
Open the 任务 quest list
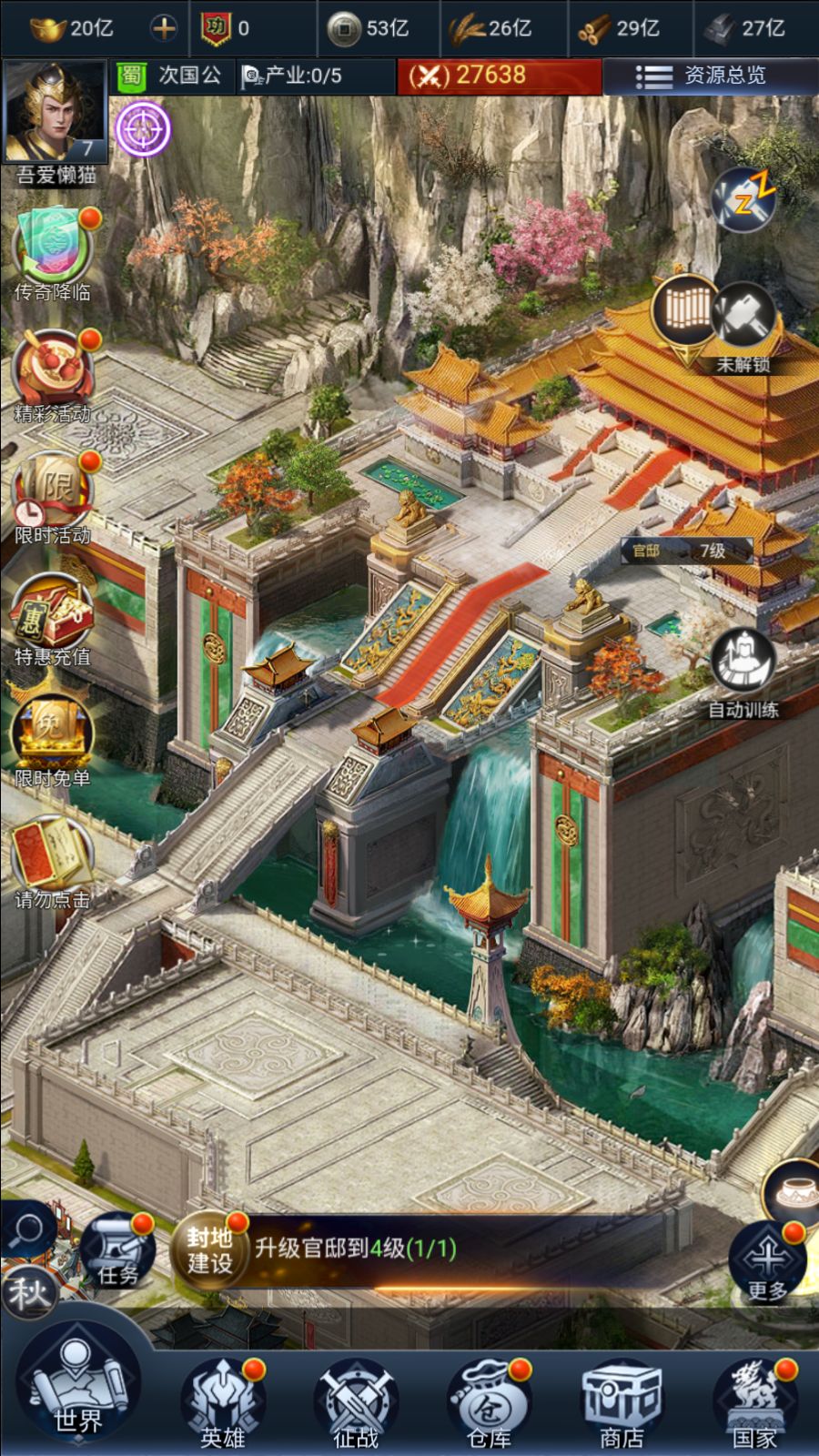tap(116, 1249)
